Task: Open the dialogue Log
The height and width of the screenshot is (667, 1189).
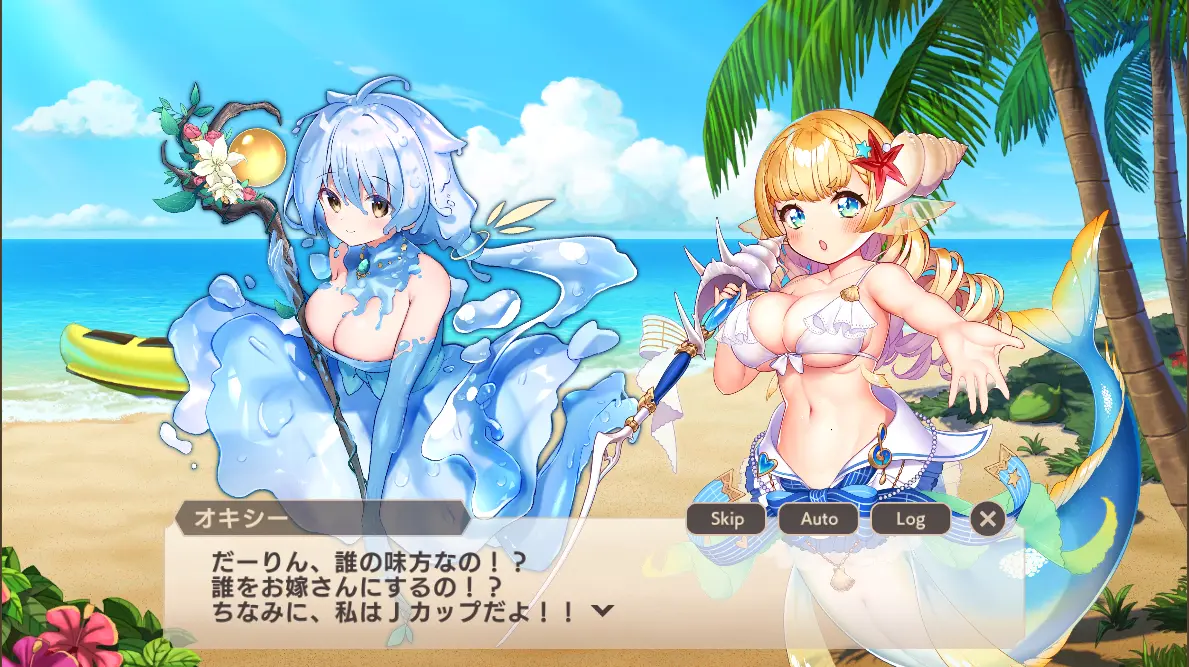Action: [910, 518]
